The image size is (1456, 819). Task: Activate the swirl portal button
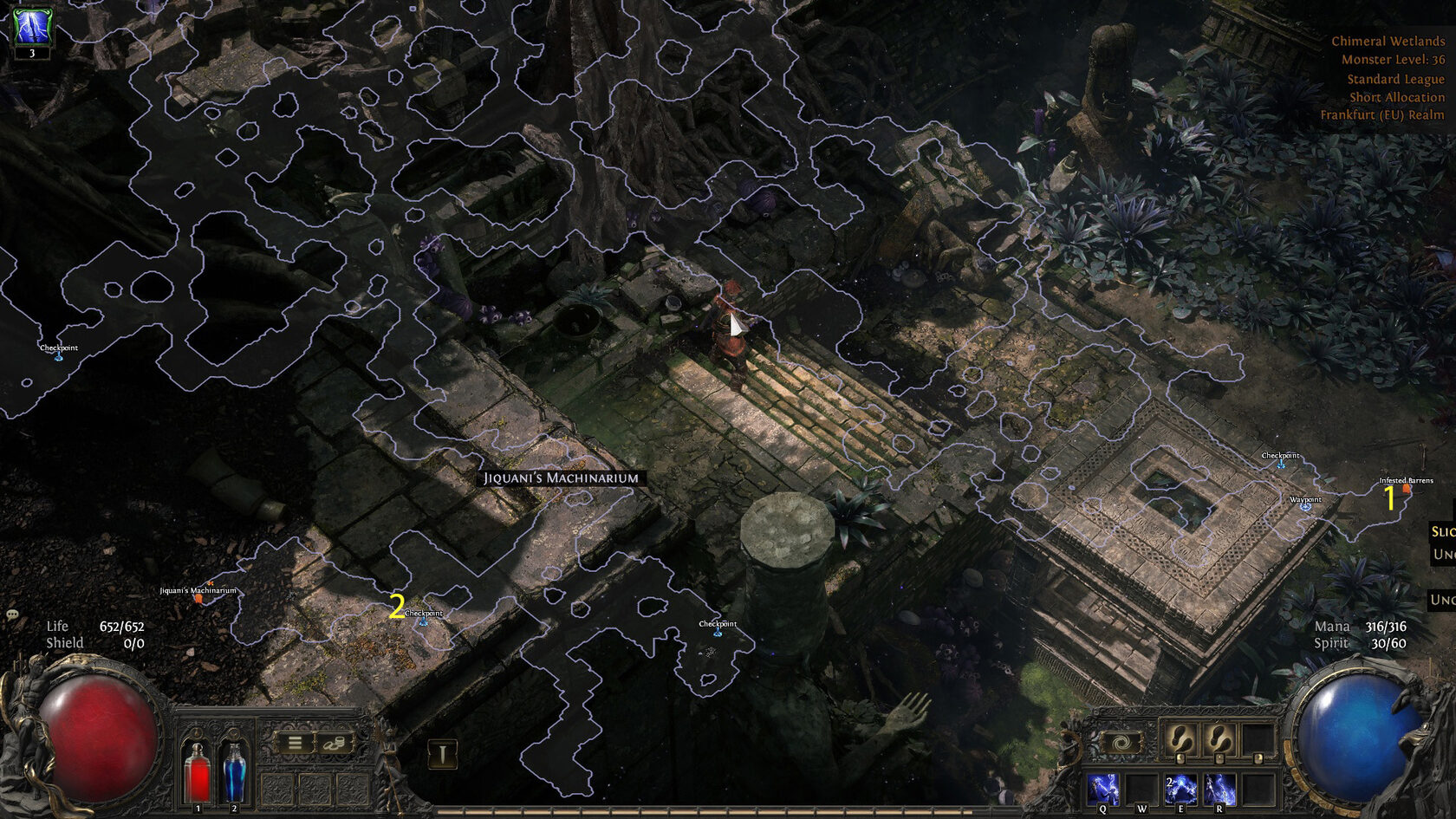[x=1121, y=743]
